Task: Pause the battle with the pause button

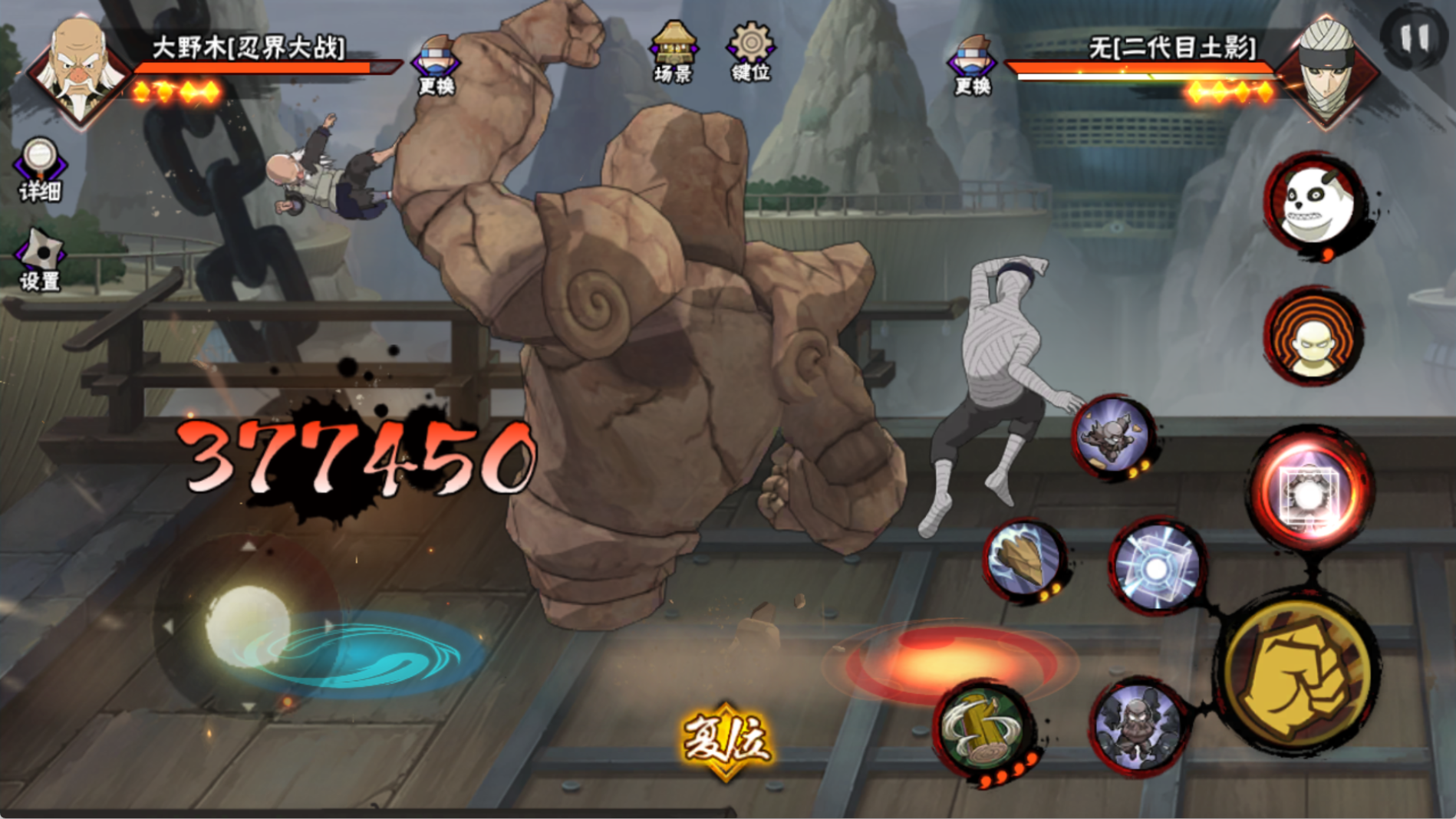Action: pyautogui.click(x=1415, y=37)
